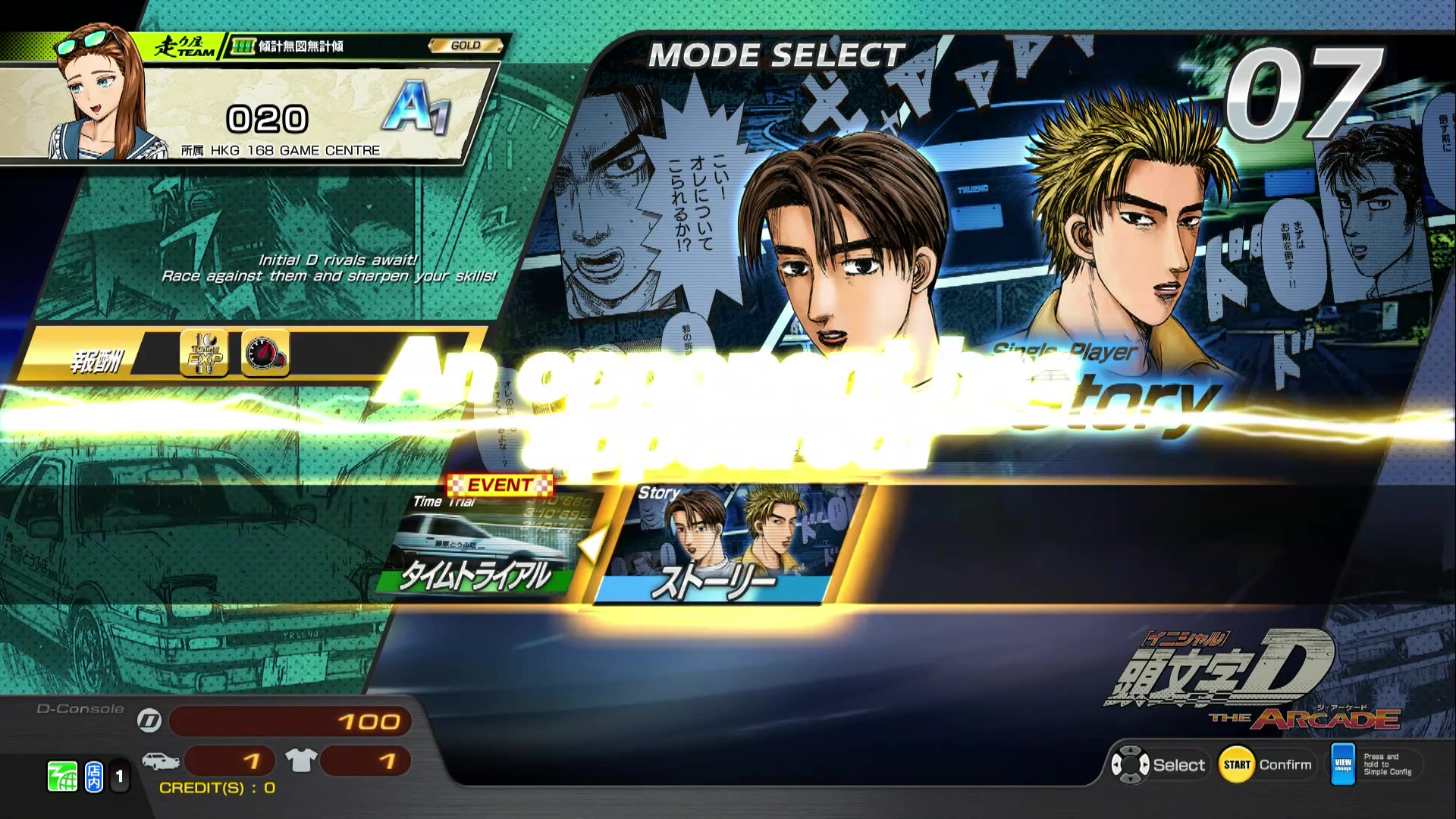
Task: Click the GOLD rank banner
Action: (x=463, y=45)
